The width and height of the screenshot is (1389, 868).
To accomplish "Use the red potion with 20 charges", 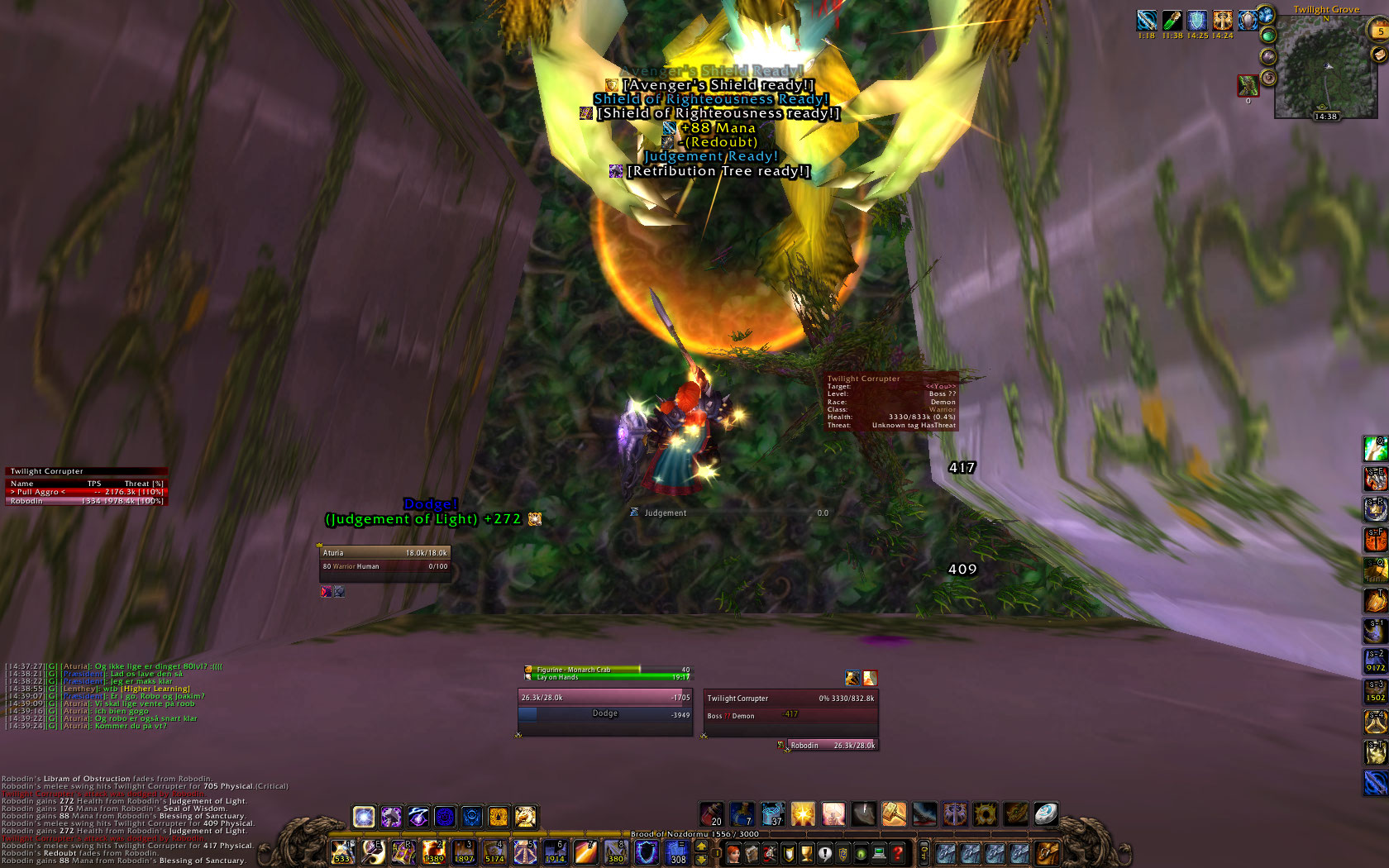I will [x=712, y=814].
